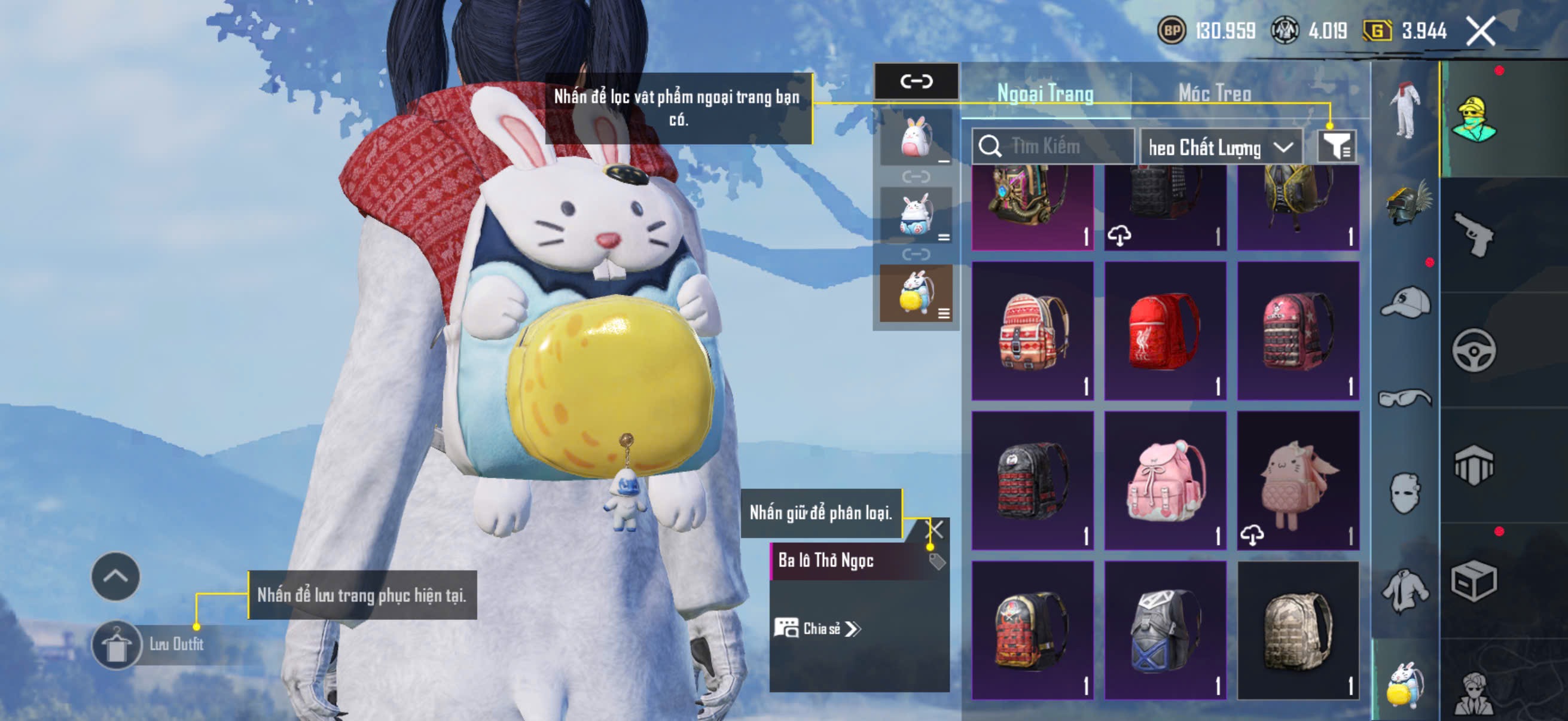The image size is (1568, 721).
Task: Select the pink ribbon backpack
Action: [1164, 481]
